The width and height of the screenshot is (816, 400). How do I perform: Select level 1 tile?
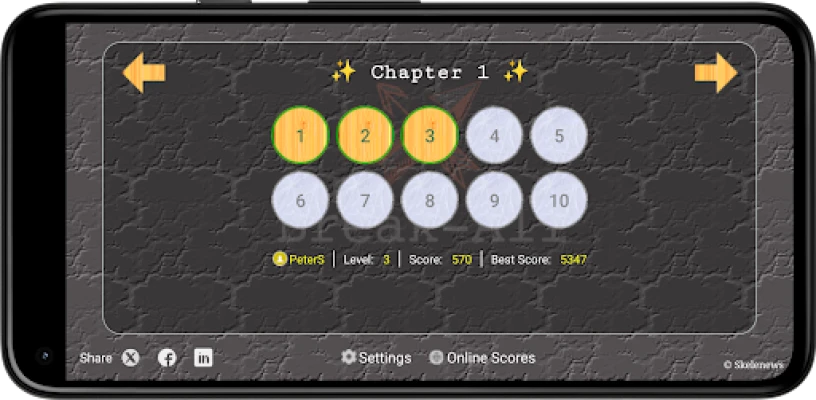[x=300, y=135]
